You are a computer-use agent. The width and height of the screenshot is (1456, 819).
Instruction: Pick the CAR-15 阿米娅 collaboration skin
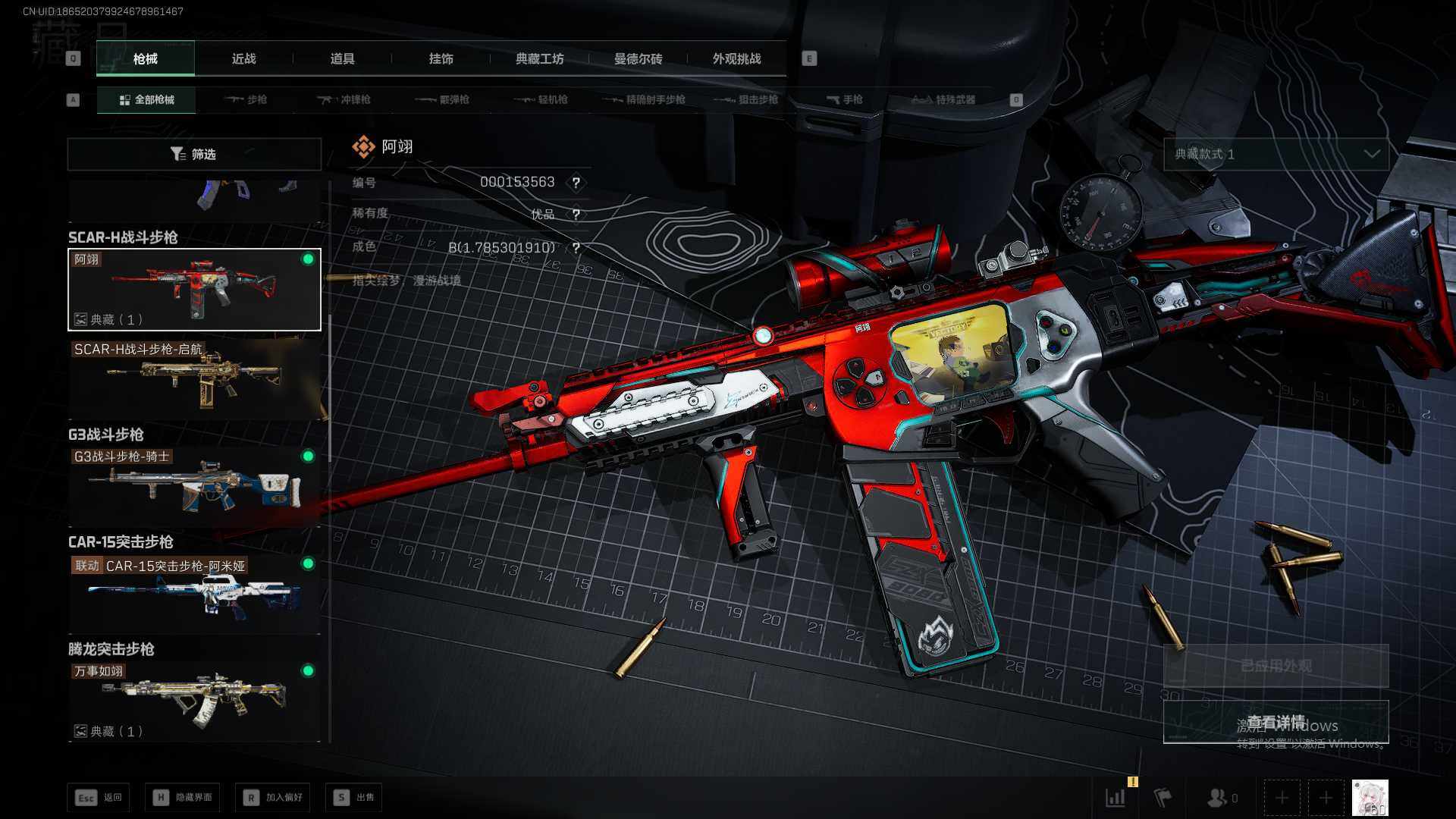pos(194,593)
